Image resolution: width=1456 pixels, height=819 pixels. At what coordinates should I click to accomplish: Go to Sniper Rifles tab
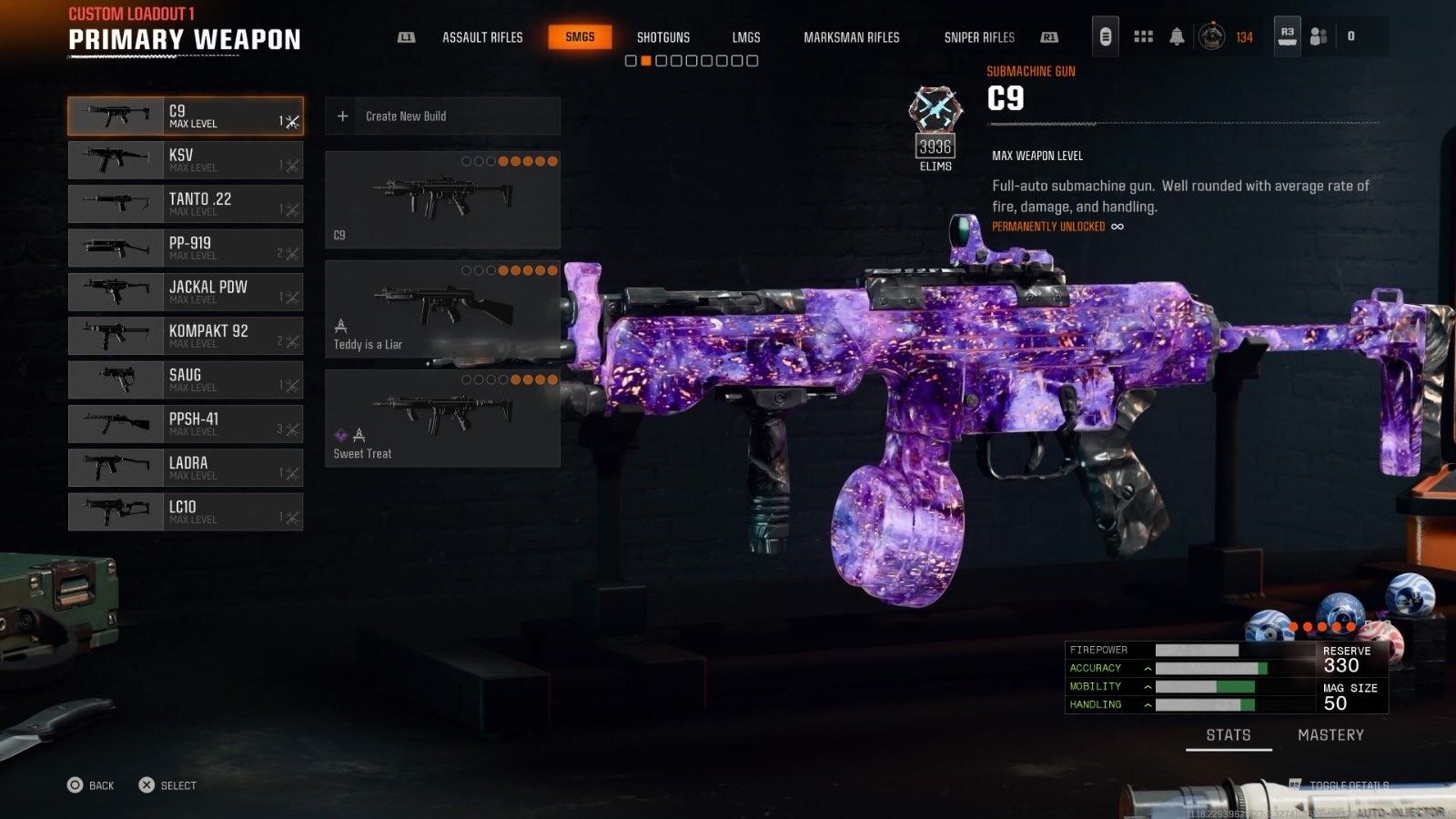coord(979,37)
